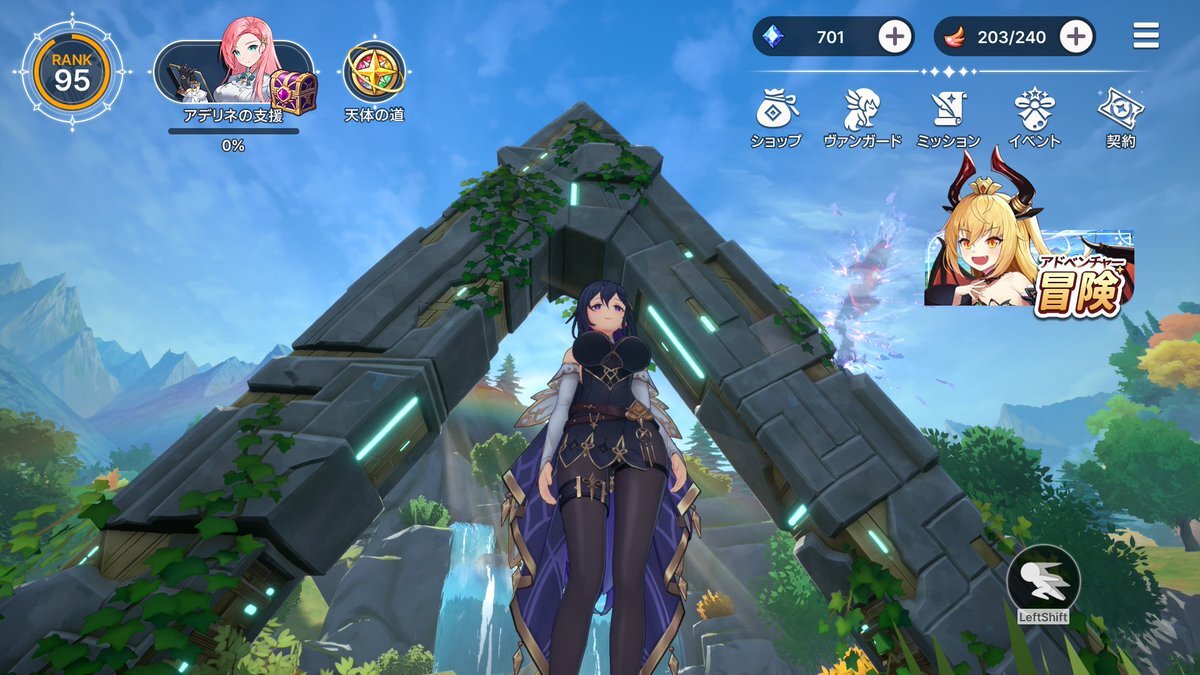
Task: Open the hamburger main menu
Action: click(x=1146, y=36)
